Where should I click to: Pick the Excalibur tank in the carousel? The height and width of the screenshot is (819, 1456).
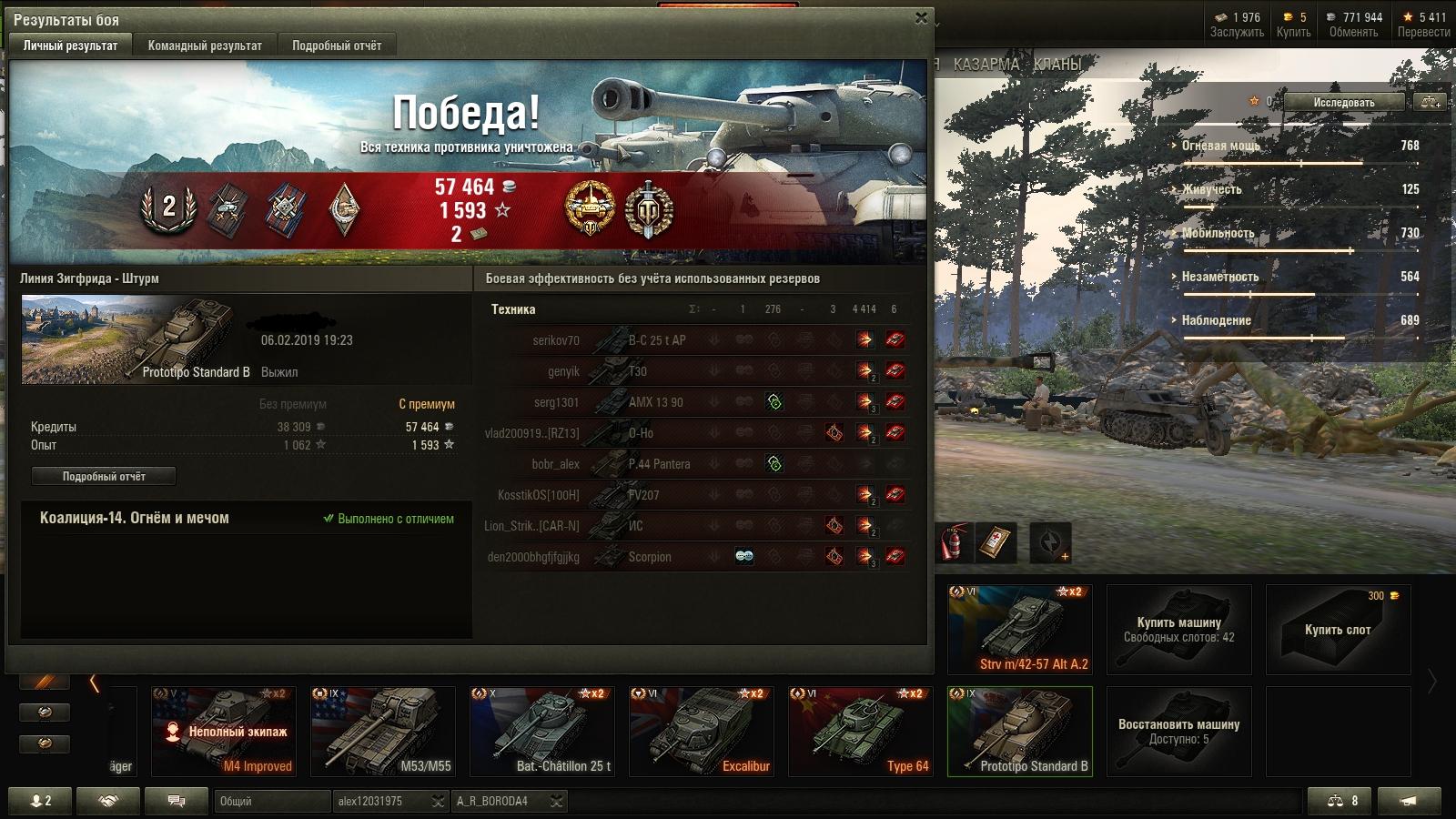click(701, 731)
